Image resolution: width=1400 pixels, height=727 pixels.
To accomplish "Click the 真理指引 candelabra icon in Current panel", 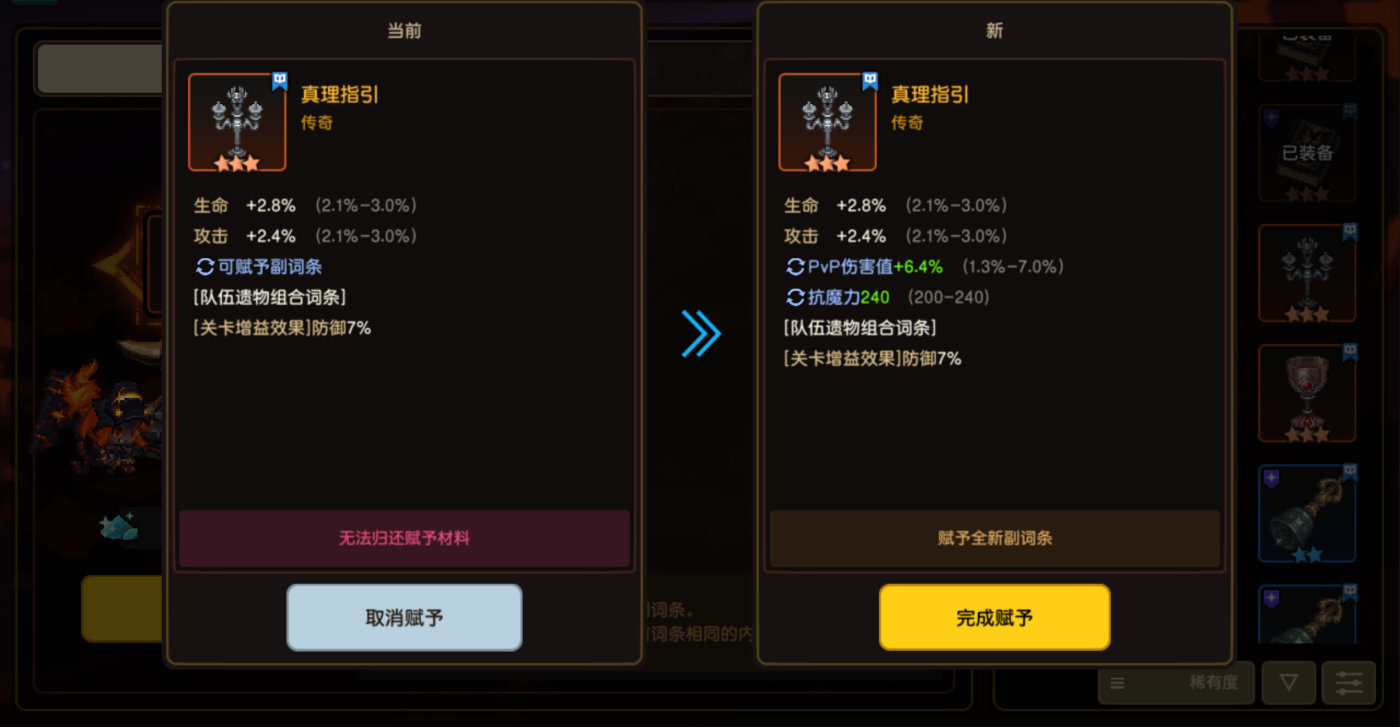I will tap(236, 122).
